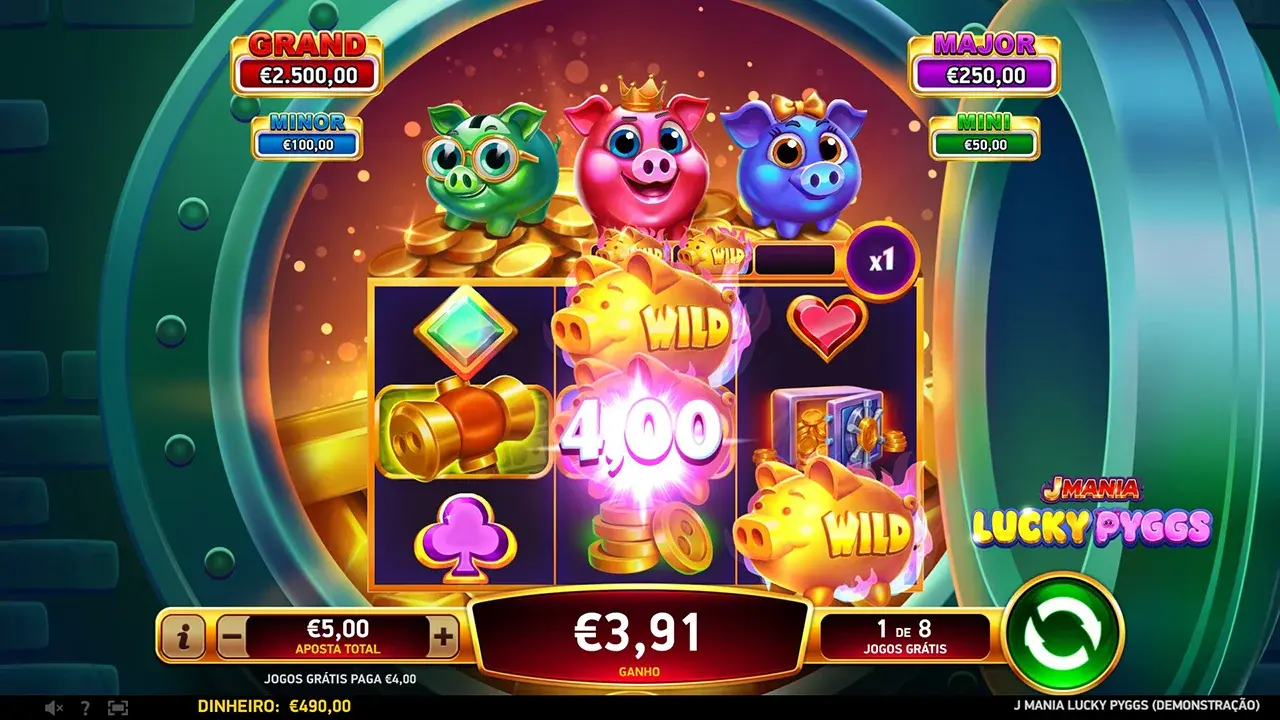
Task: Decrease the total bet with minus
Action: coord(232,635)
